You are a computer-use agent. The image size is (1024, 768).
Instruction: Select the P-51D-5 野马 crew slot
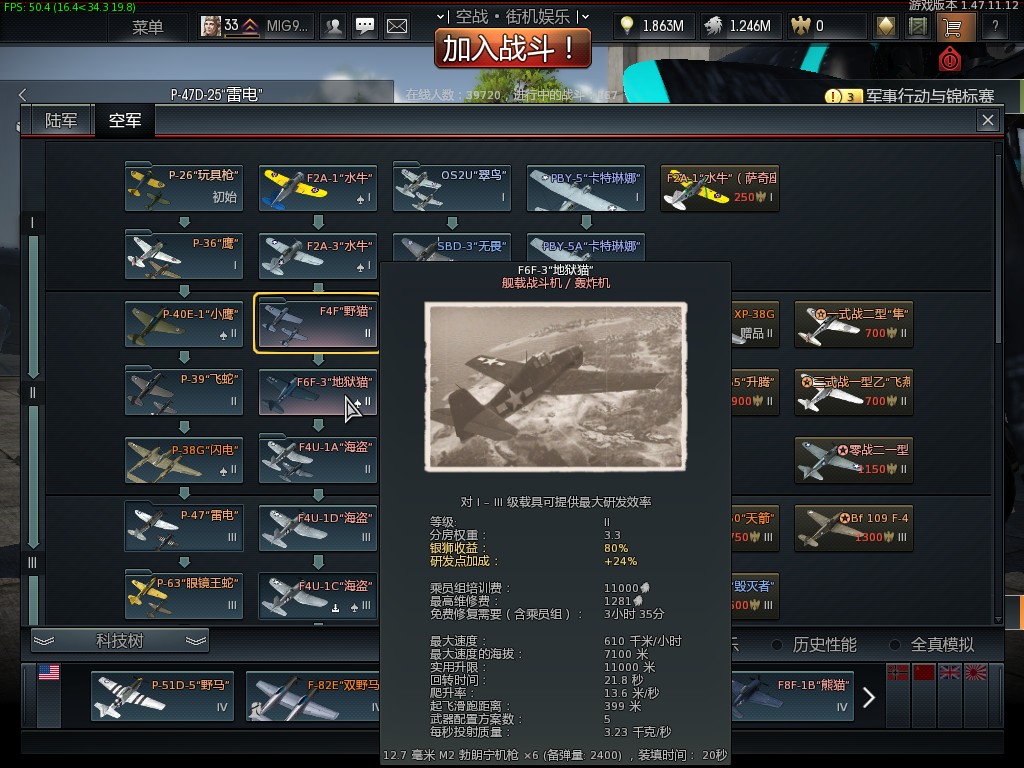click(163, 695)
